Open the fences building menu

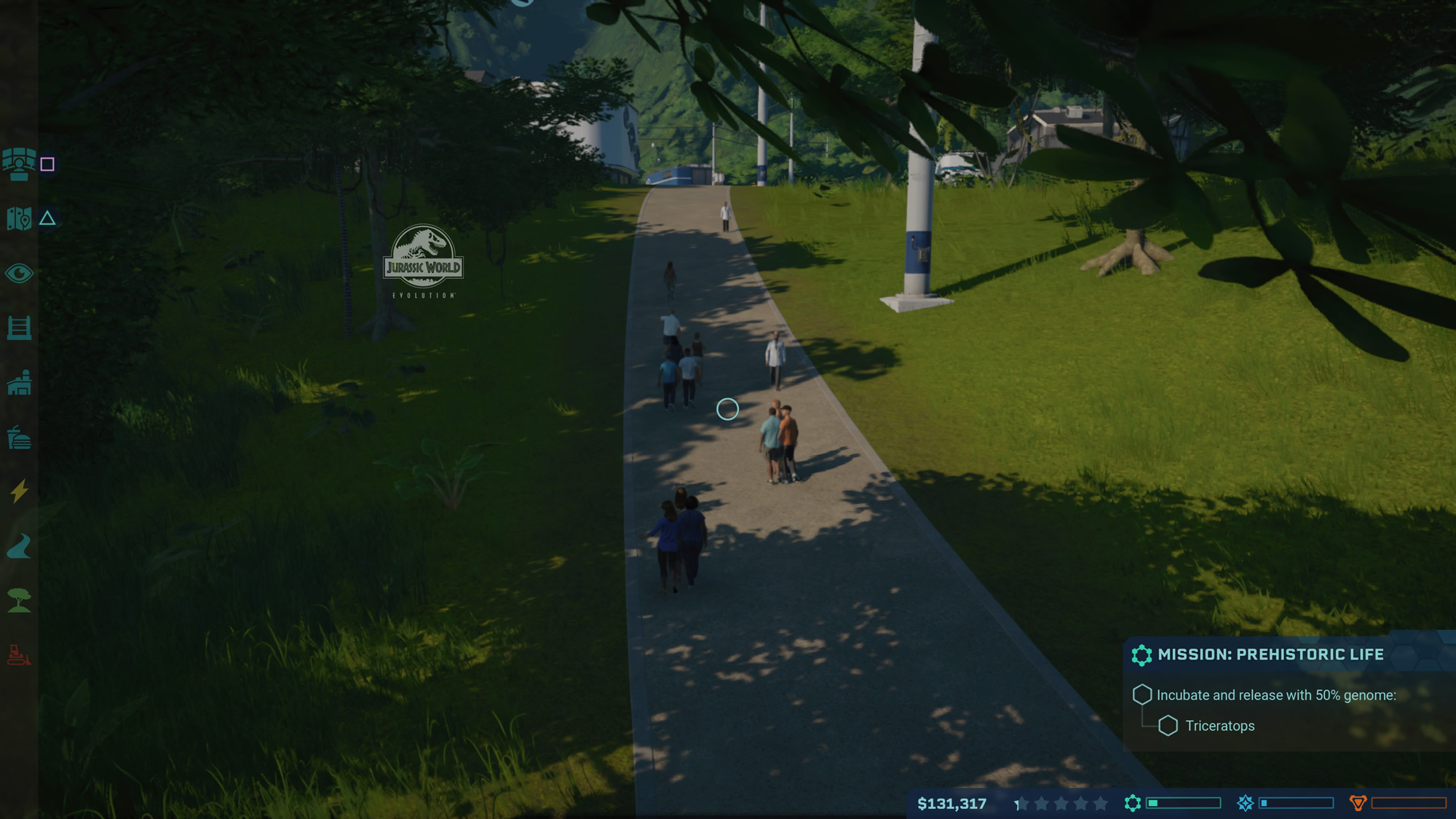point(20,328)
